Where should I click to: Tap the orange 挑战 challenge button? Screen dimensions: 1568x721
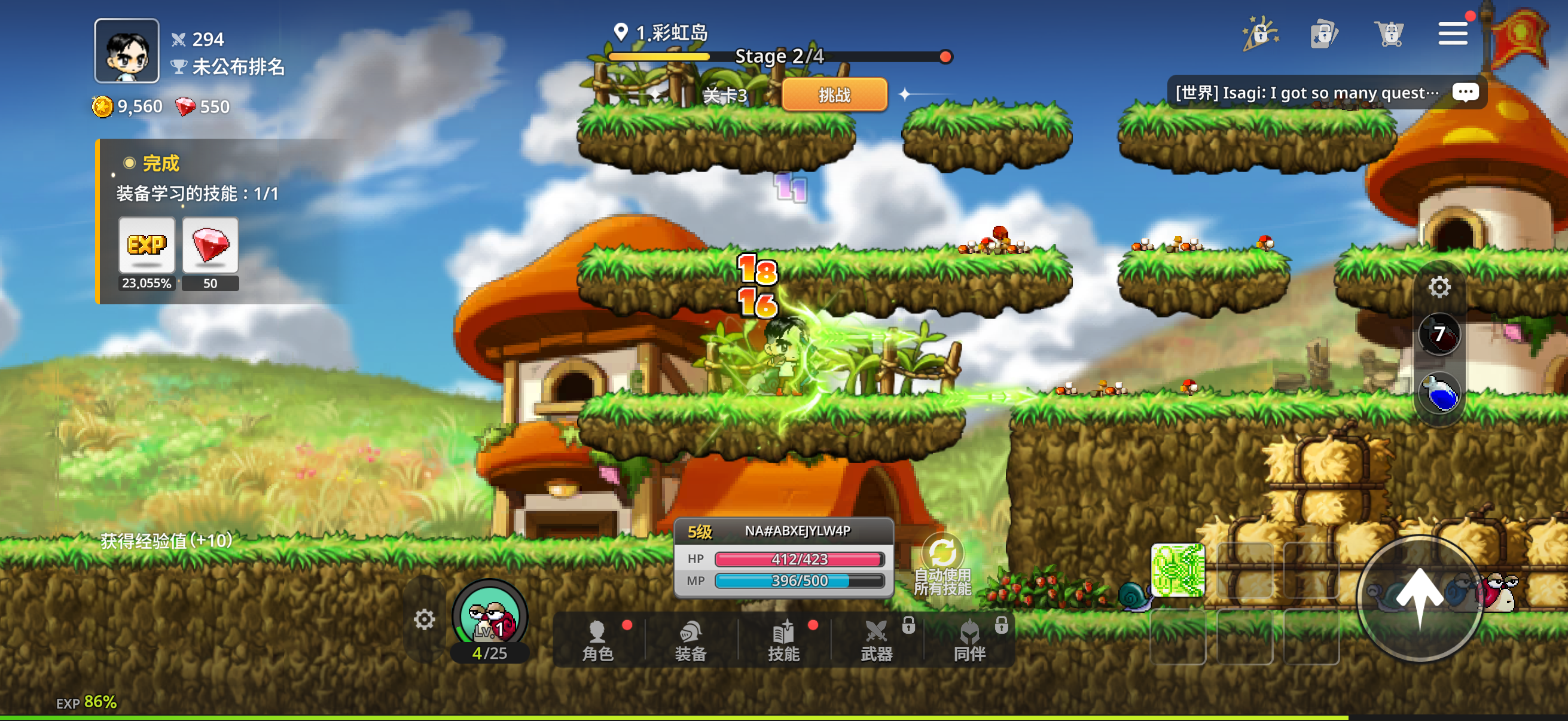tap(834, 95)
